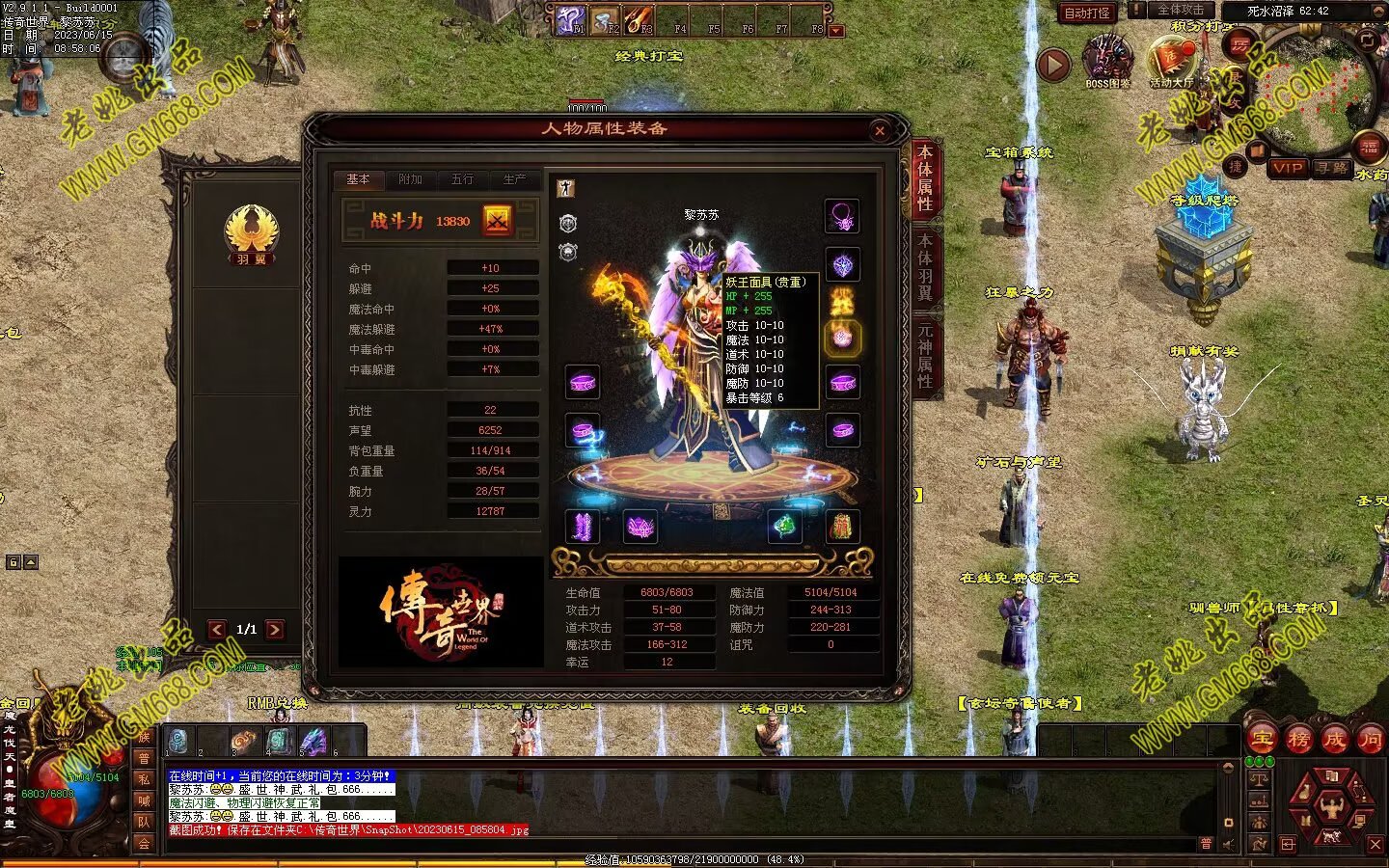The height and width of the screenshot is (868, 1389).
Task: Click the crossed-swords button beside 战斗力
Action: (x=498, y=221)
